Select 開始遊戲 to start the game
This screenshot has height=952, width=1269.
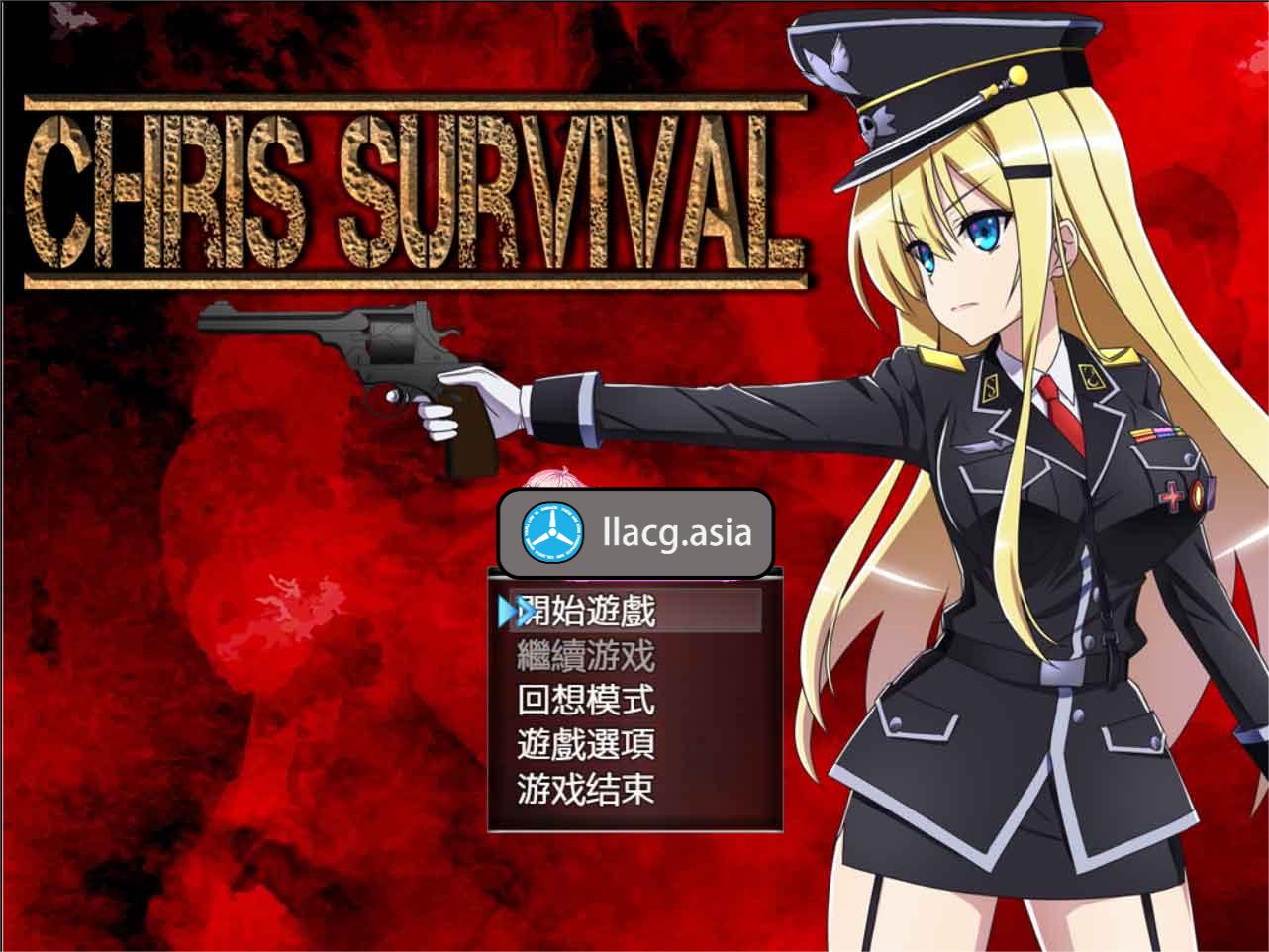[589, 612]
